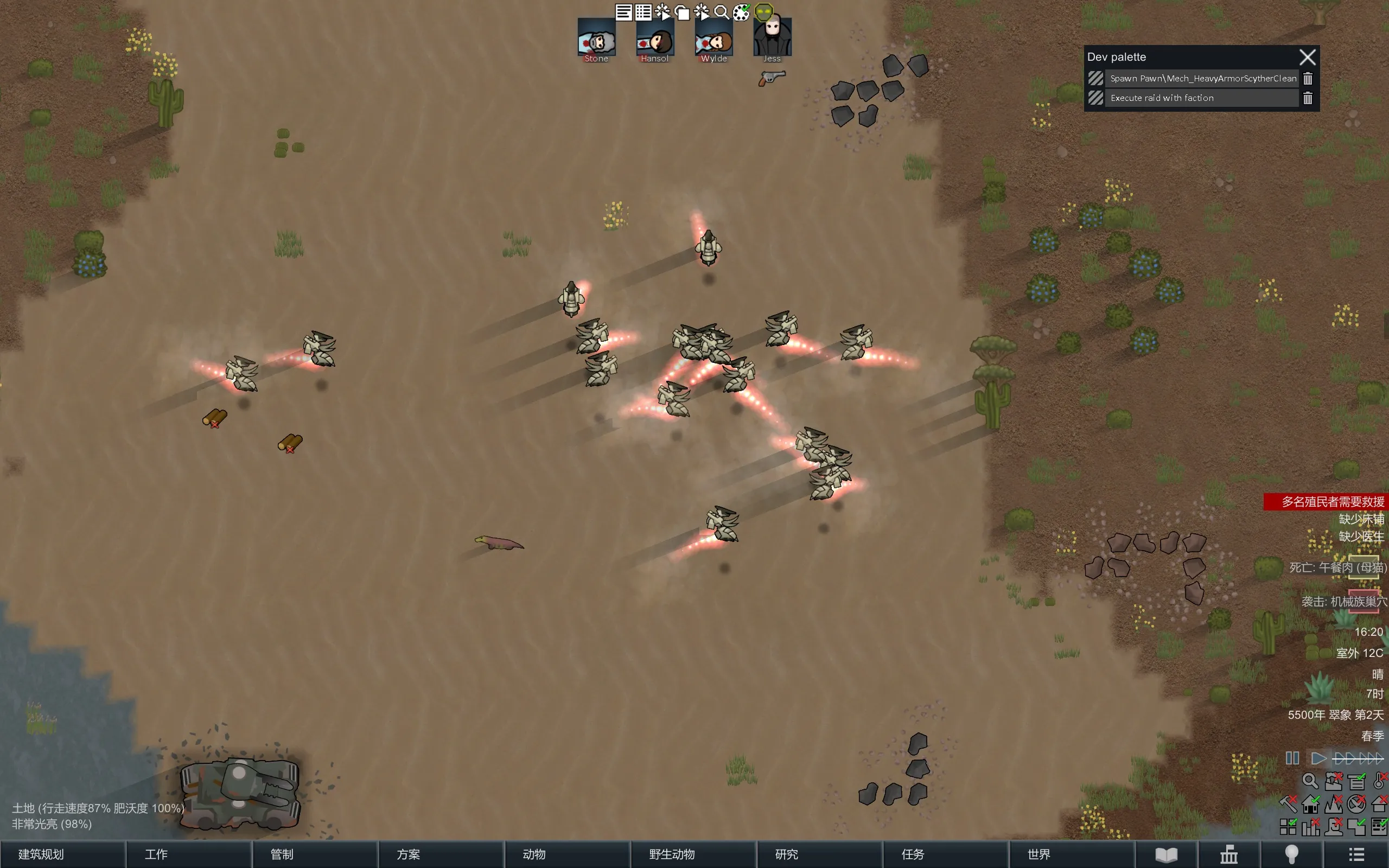Toggle the thermometer temperature overlay icon
The image size is (1389, 868).
tap(1380, 781)
